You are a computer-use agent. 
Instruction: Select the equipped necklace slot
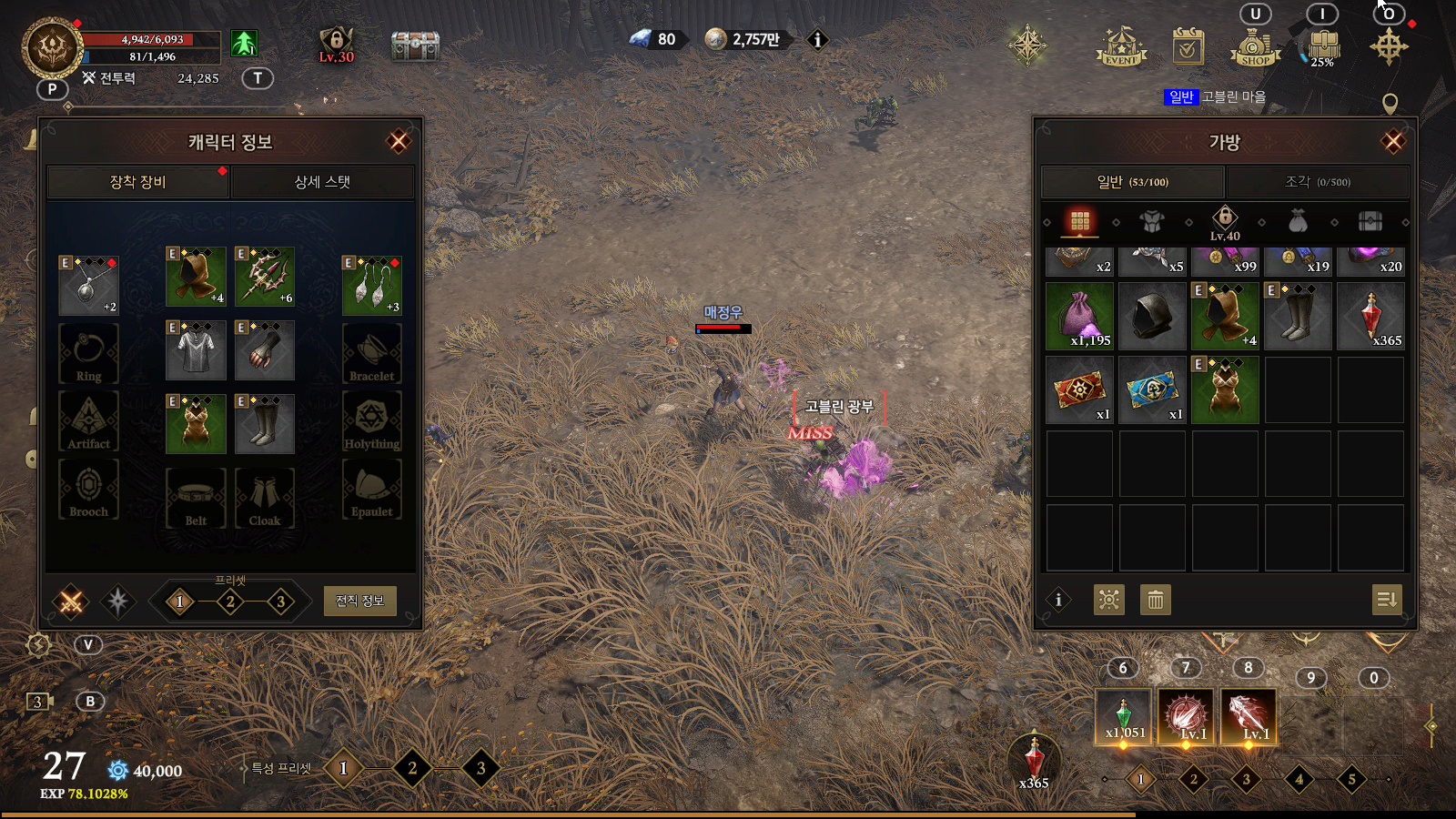tap(88, 285)
